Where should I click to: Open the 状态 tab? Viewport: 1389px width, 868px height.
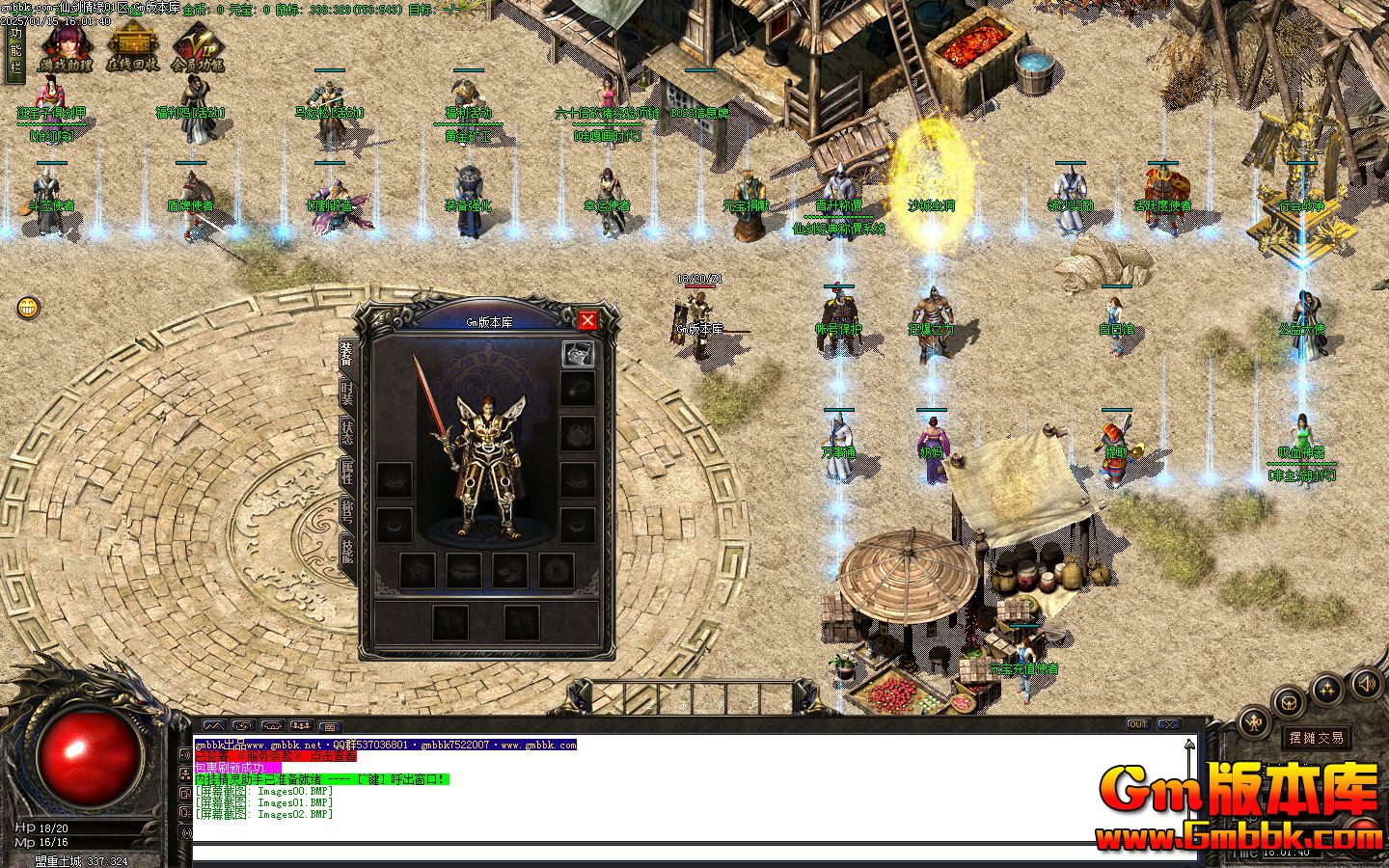(x=346, y=431)
